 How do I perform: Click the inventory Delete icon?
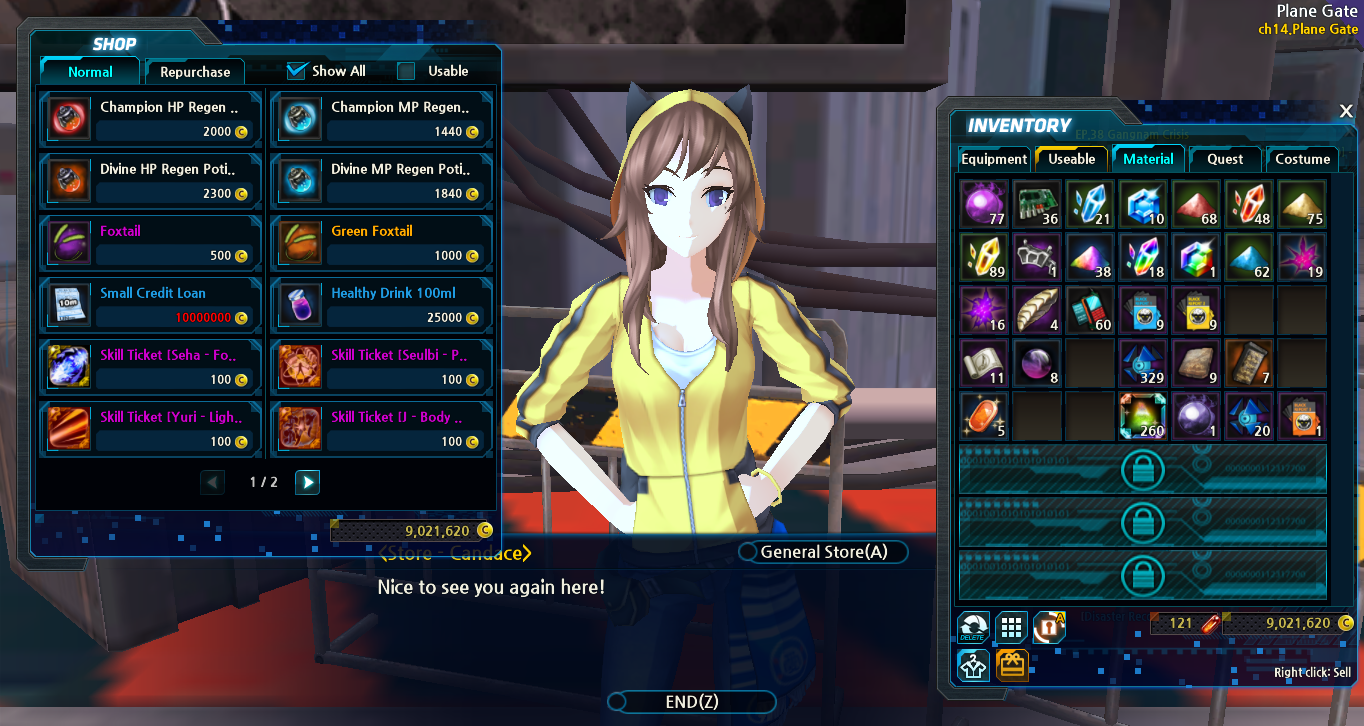973,628
